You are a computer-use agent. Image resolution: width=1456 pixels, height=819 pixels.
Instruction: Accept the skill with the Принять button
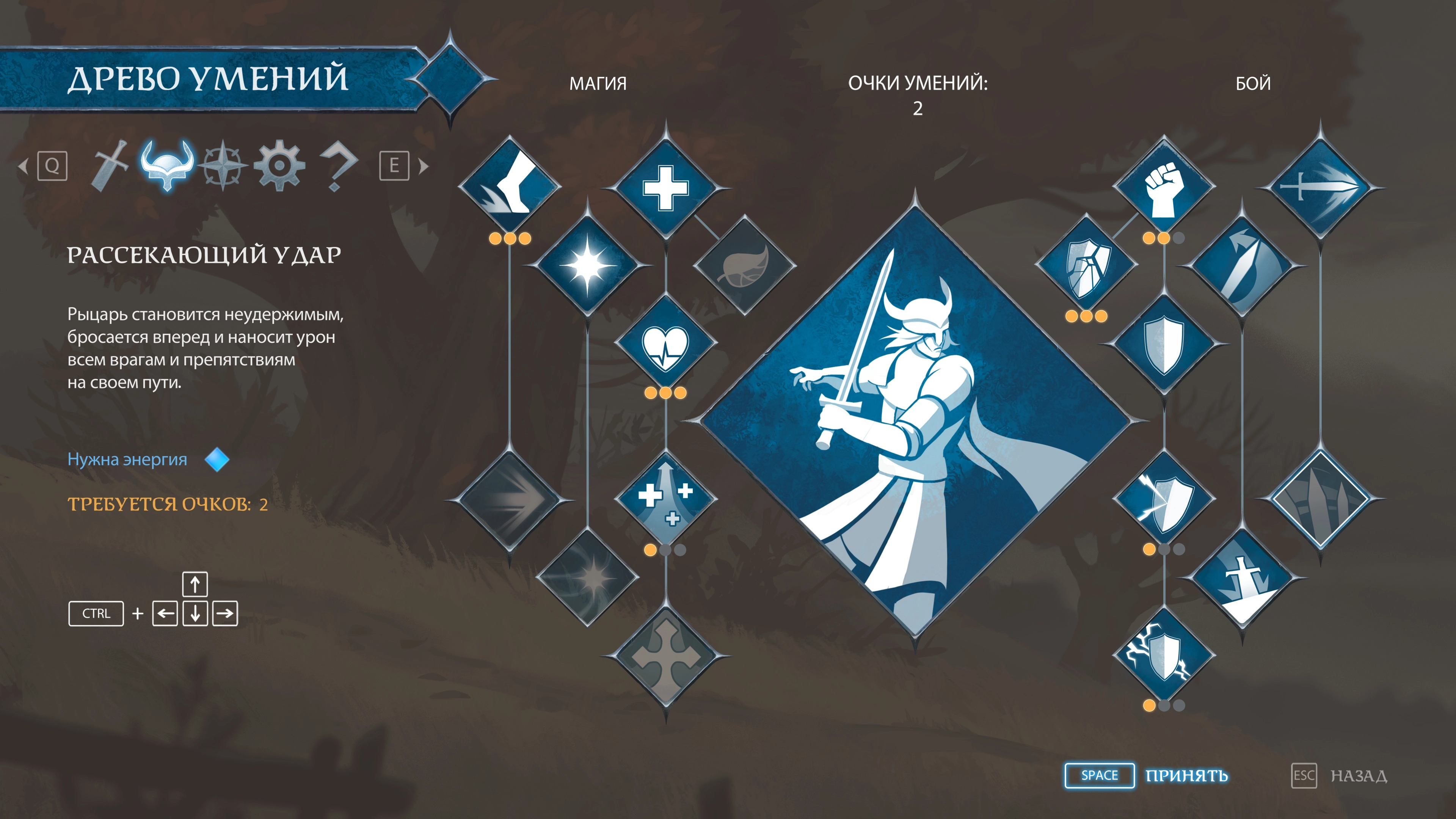point(1186,775)
